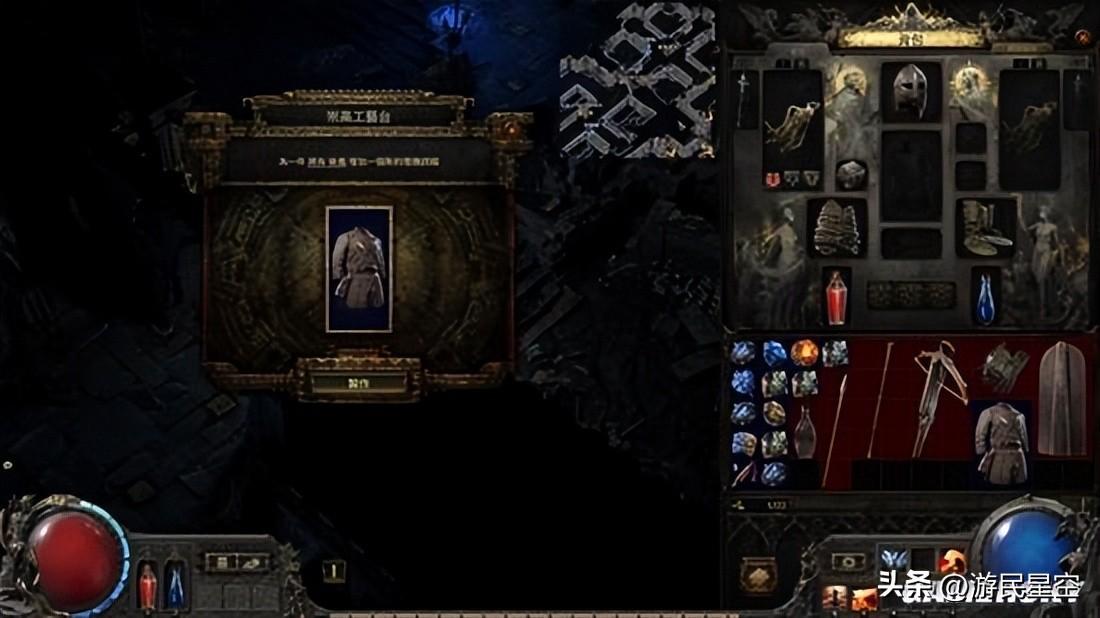Choose the equipped red life flask
The height and width of the screenshot is (618, 1100).
coord(836,297)
